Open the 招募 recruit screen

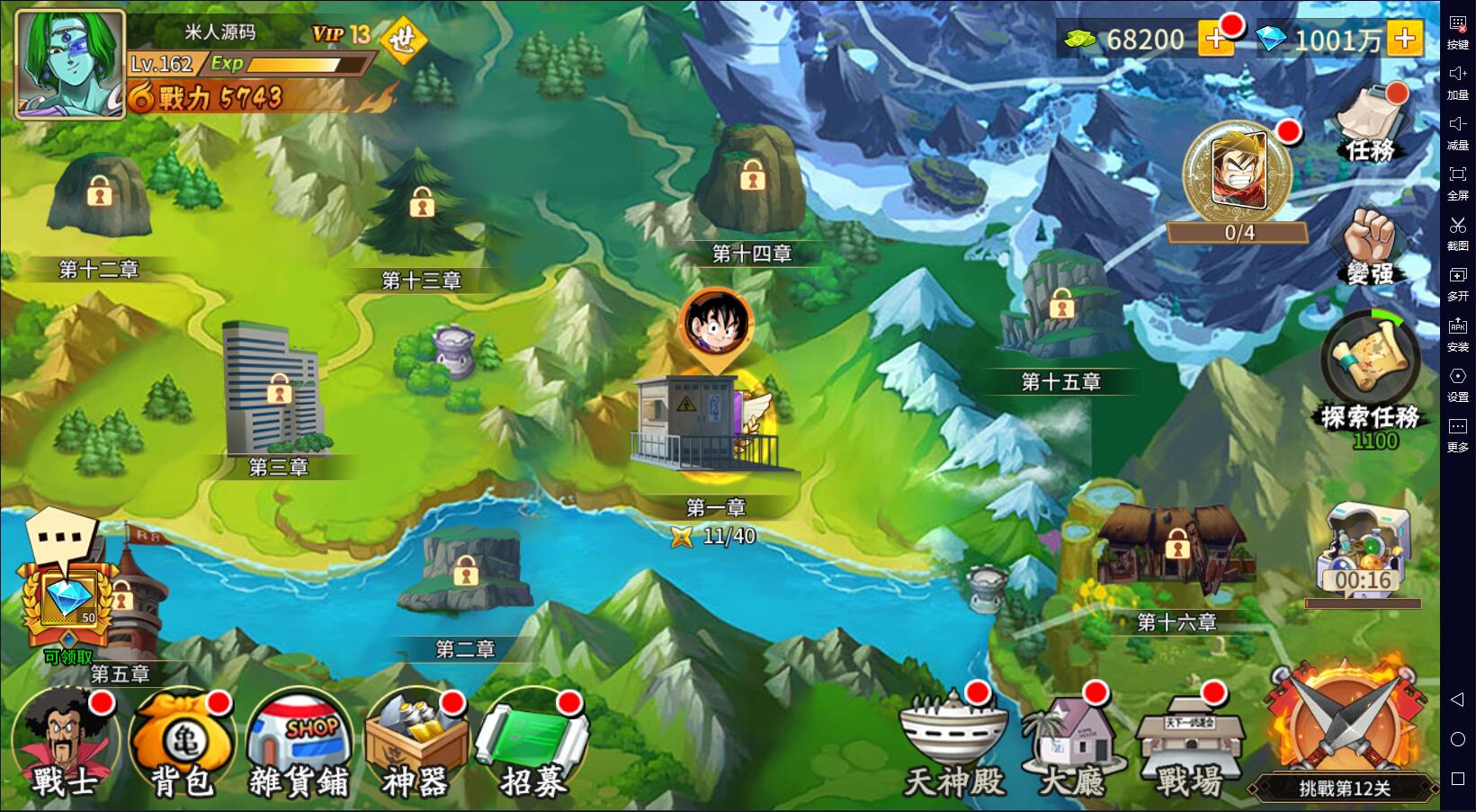pos(533,744)
